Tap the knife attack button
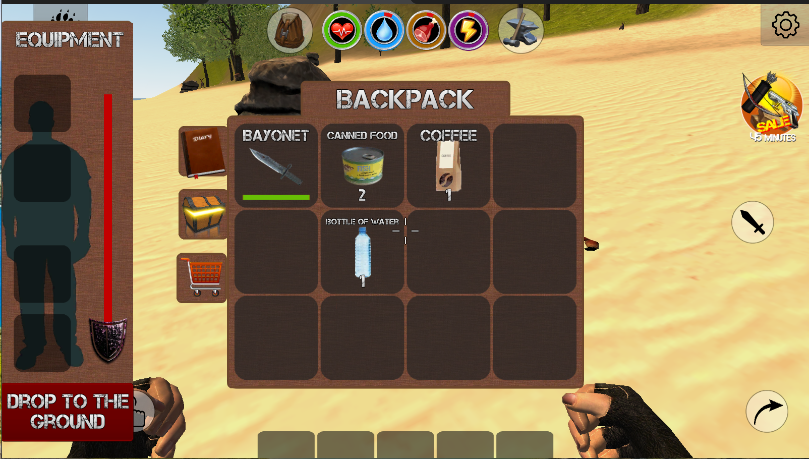The image size is (809, 459). (x=753, y=222)
